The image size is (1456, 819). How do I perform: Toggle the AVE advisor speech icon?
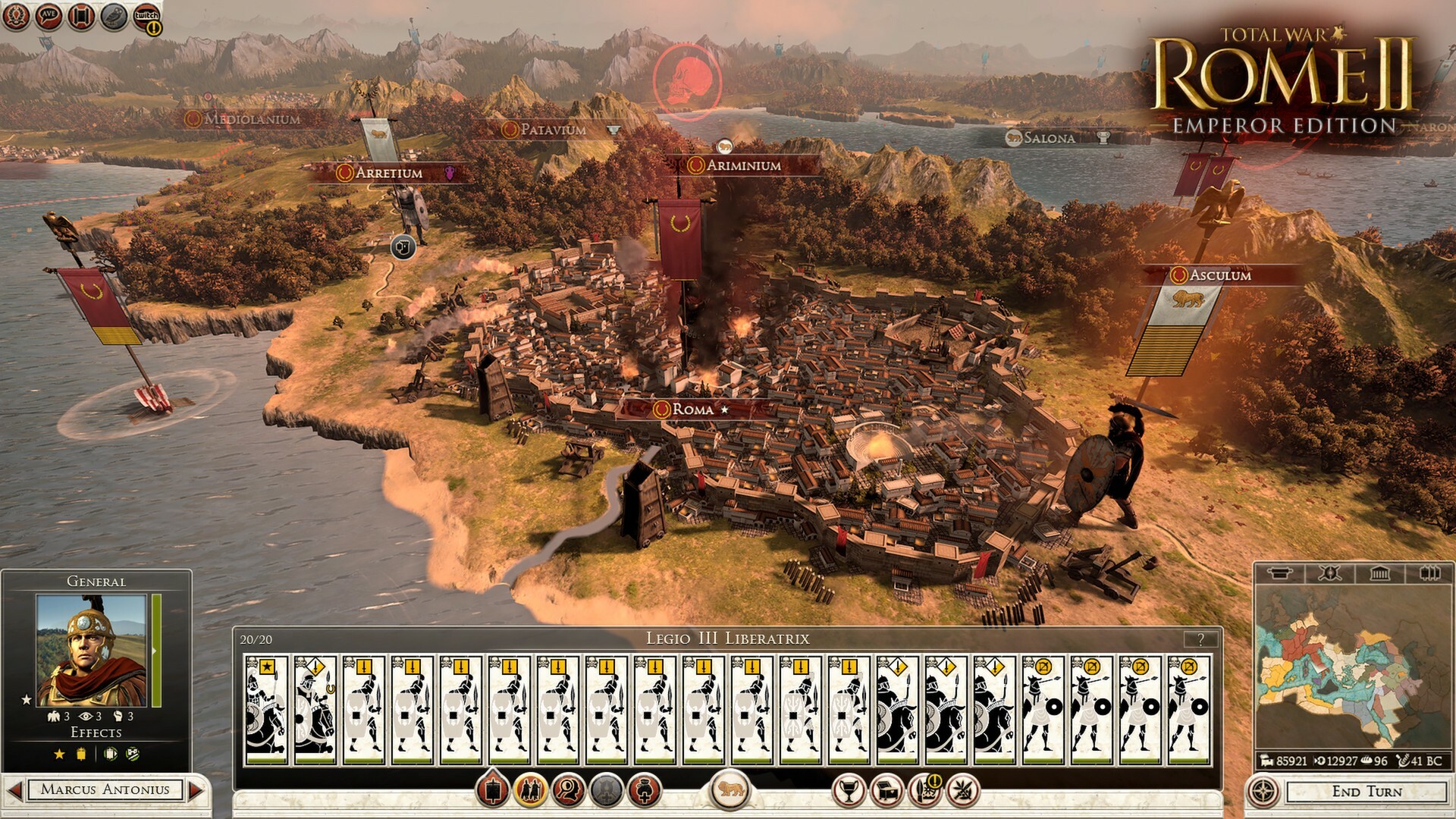point(47,17)
